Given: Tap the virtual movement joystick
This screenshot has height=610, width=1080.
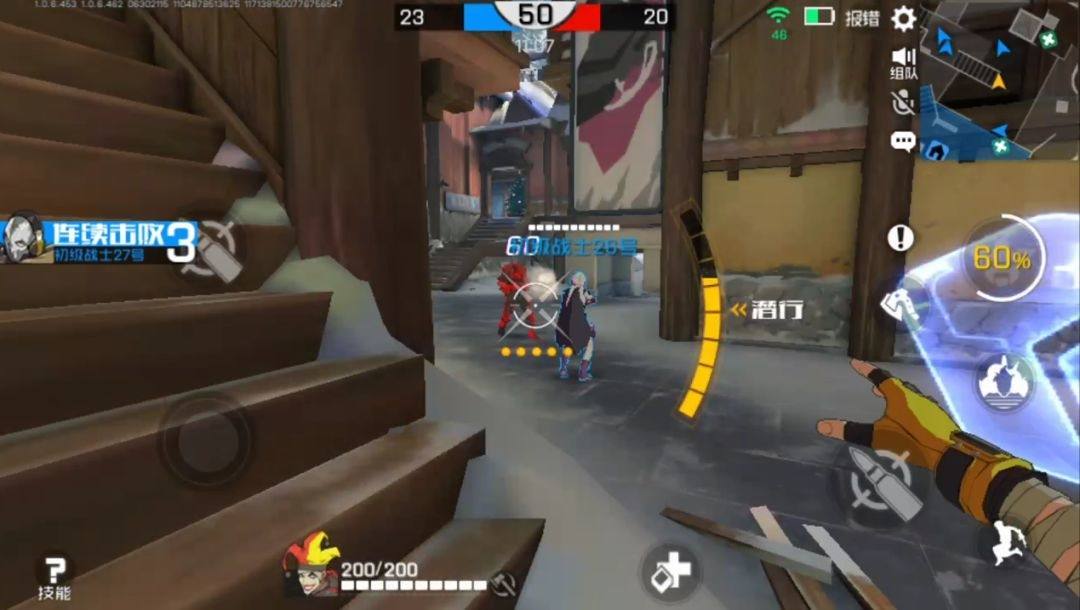Looking at the screenshot, I should (205, 440).
